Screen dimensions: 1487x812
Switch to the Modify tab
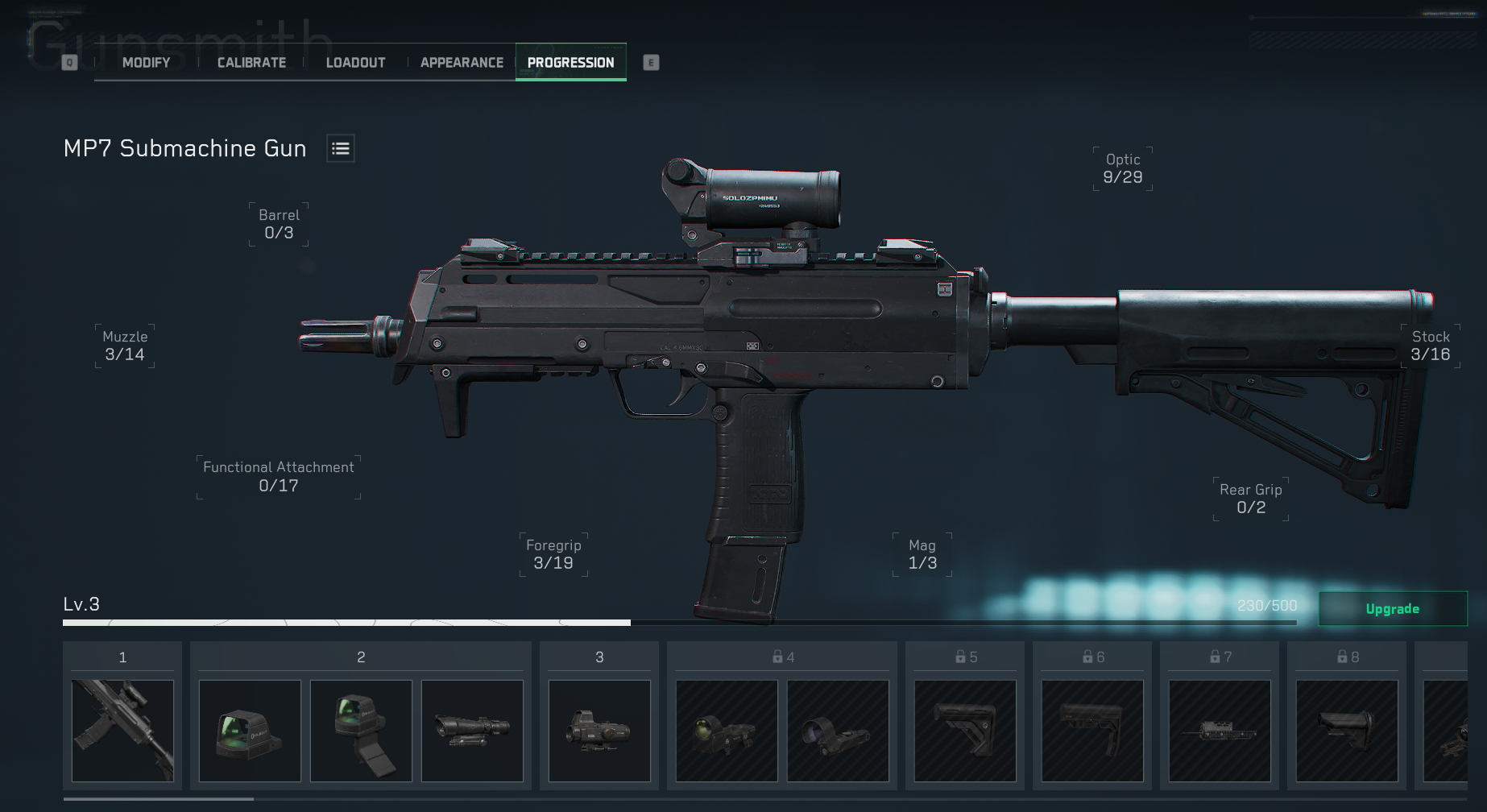click(146, 63)
